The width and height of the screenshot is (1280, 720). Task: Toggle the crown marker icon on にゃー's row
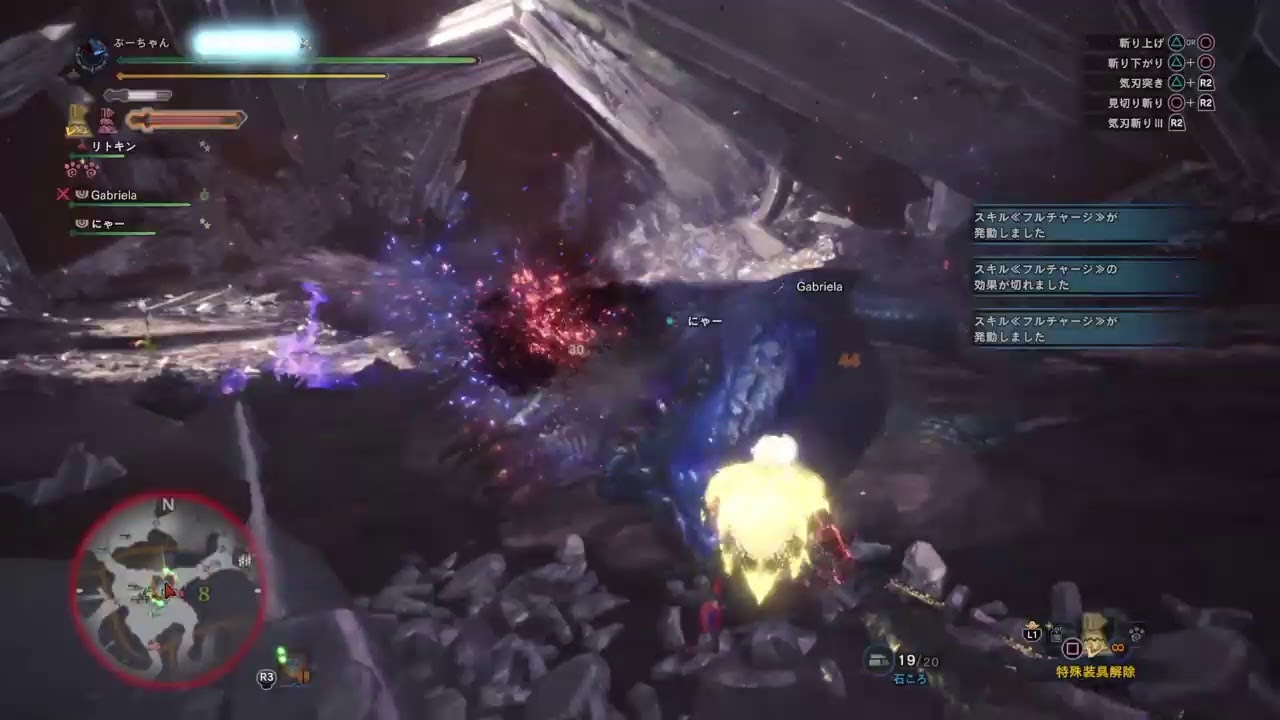tap(81, 223)
